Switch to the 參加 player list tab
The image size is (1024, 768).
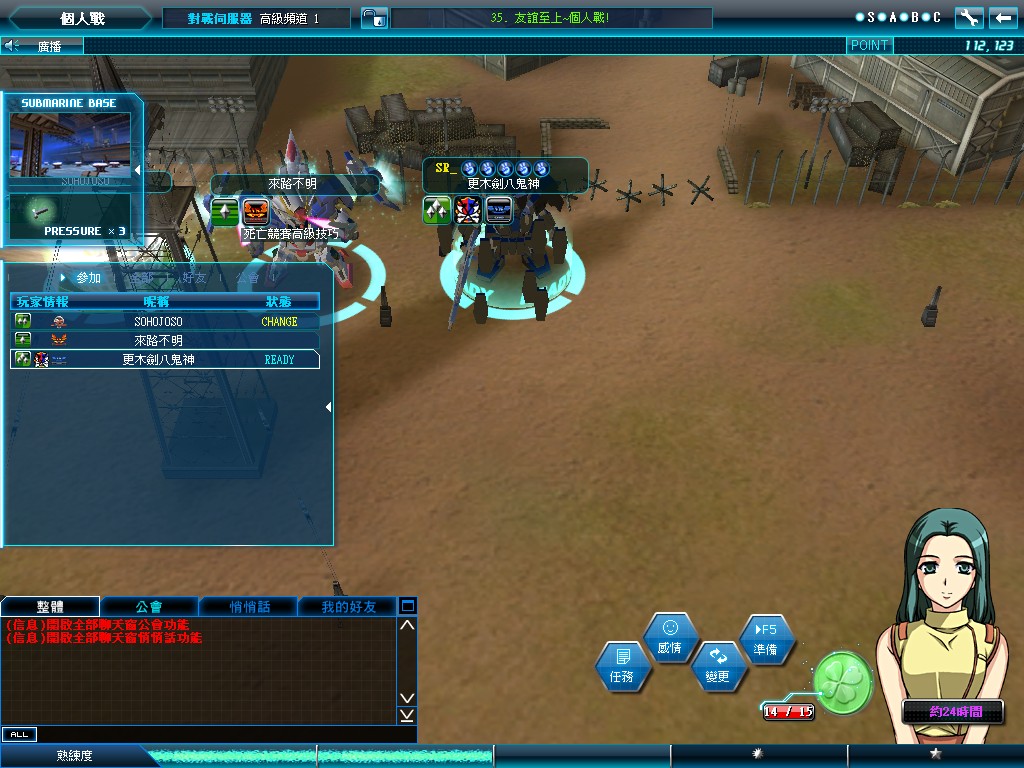tap(88, 278)
